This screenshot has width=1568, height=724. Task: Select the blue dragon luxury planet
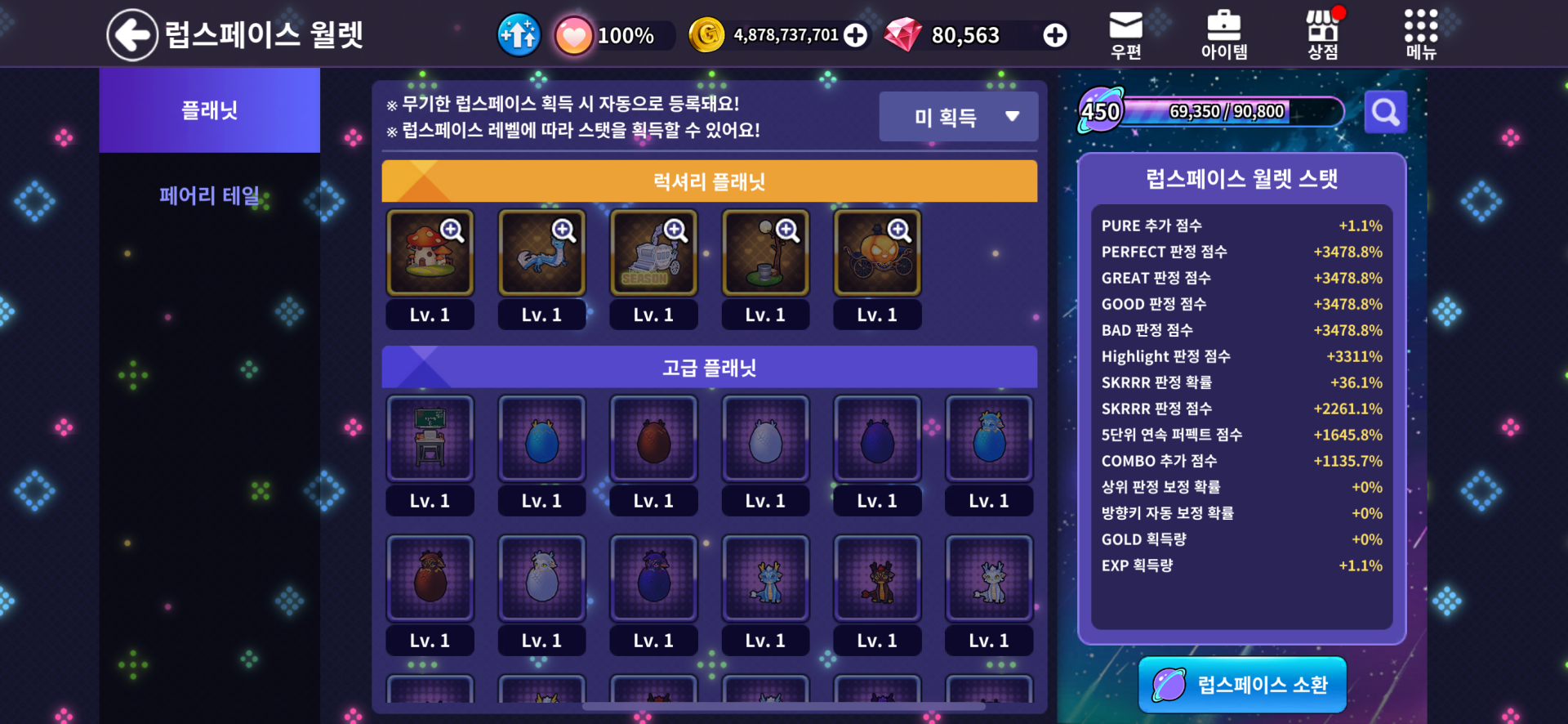[x=541, y=253]
